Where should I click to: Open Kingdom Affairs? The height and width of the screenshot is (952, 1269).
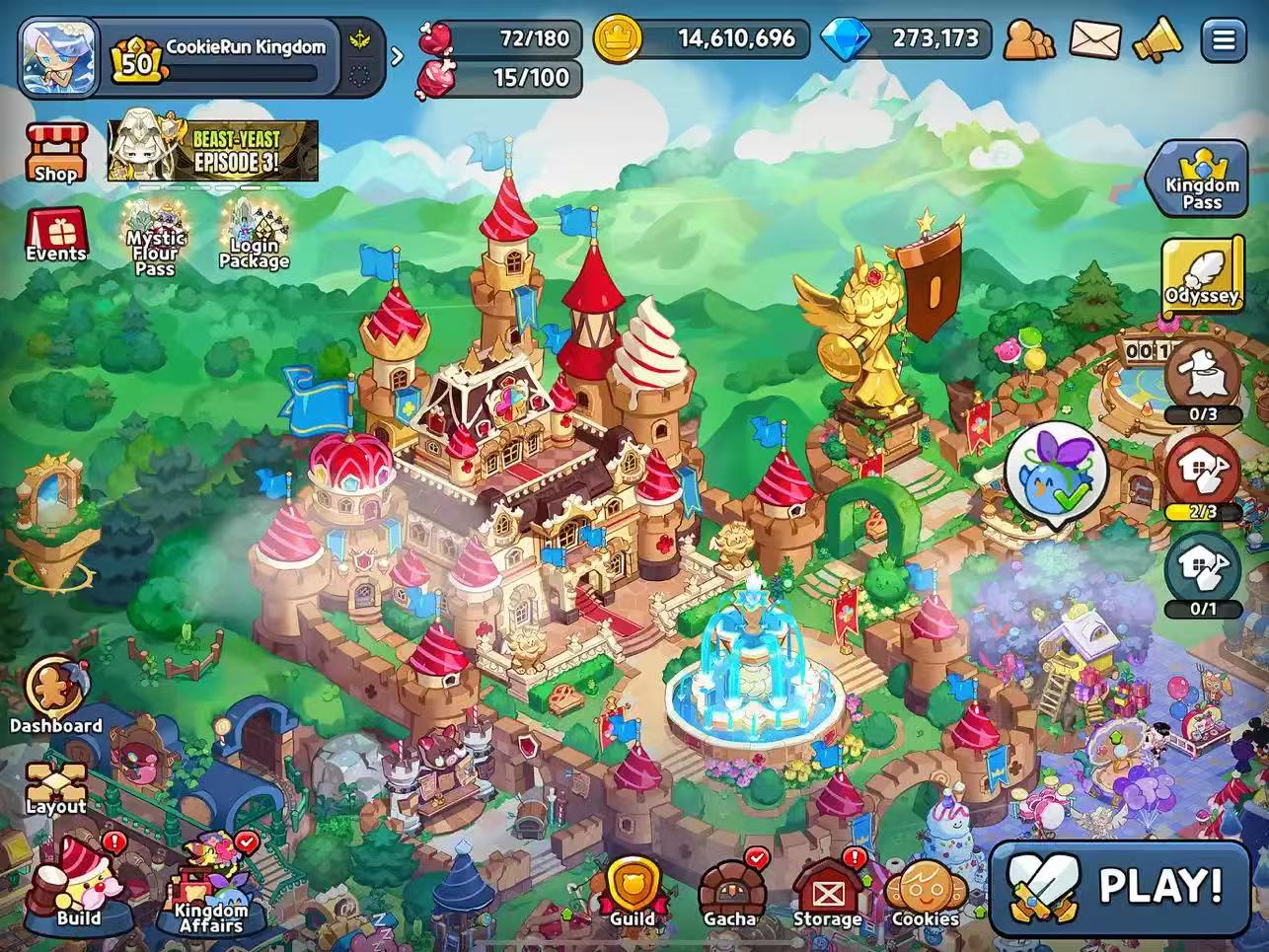pyautogui.click(x=210, y=888)
